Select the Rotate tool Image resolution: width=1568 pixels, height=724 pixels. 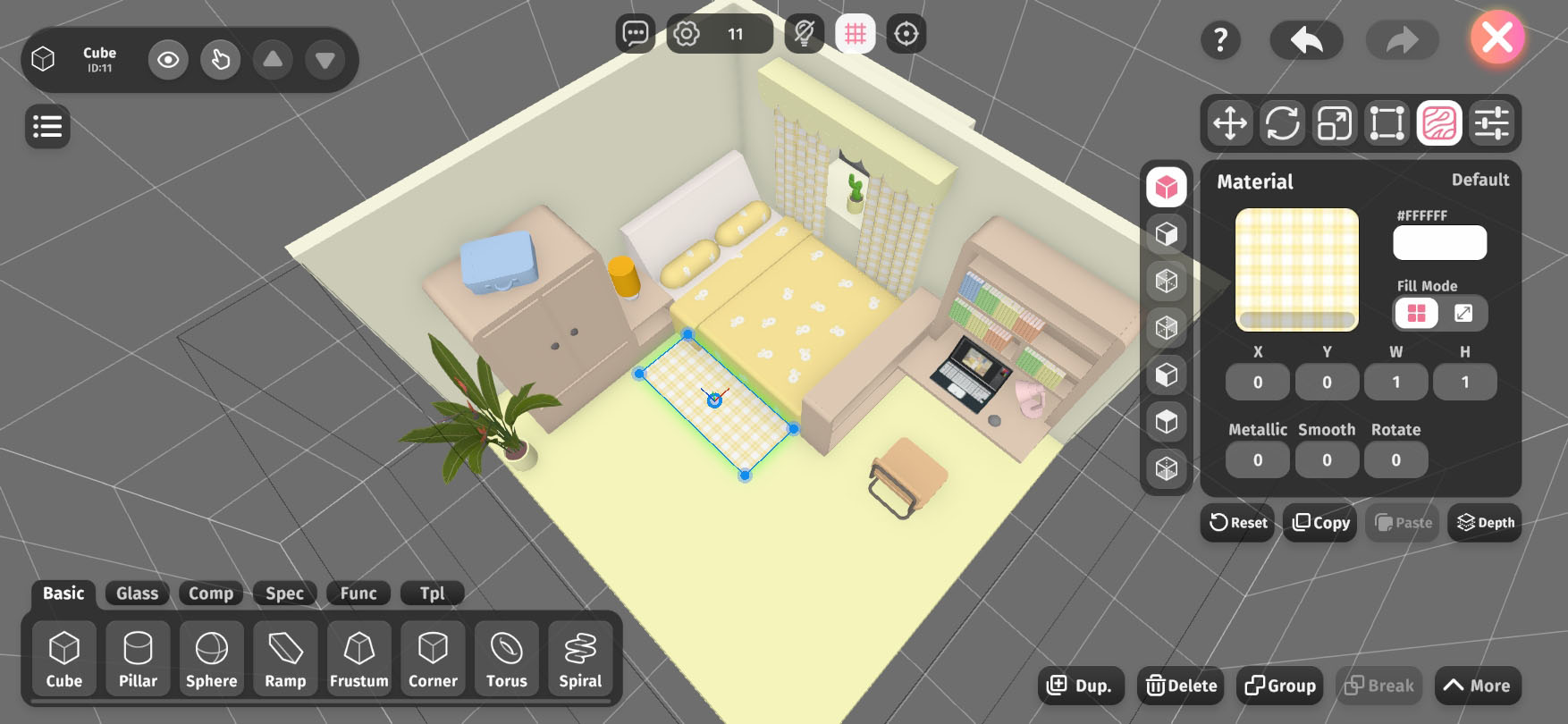pyautogui.click(x=1282, y=122)
